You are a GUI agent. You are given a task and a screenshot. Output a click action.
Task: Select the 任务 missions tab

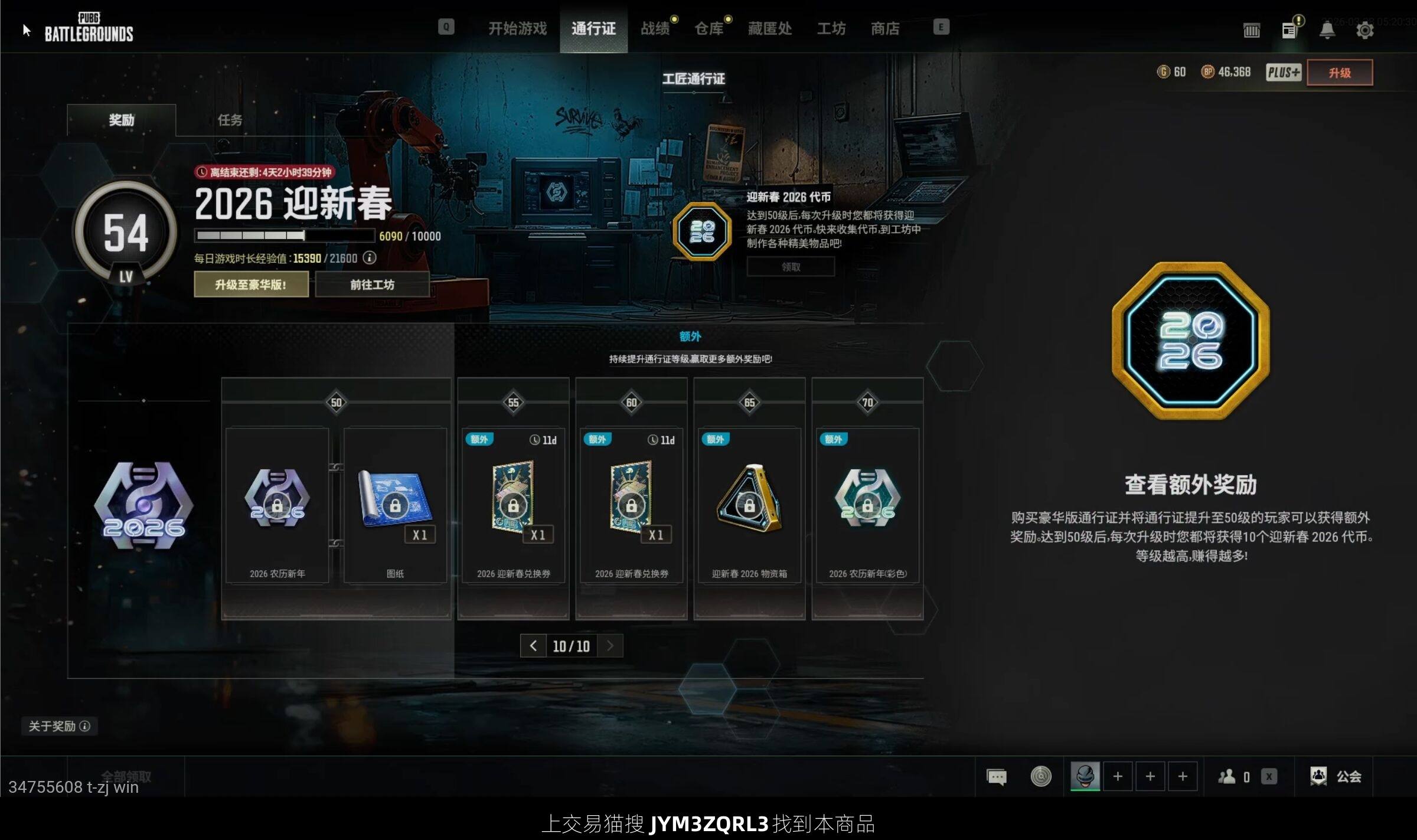[x=230, y=120]
